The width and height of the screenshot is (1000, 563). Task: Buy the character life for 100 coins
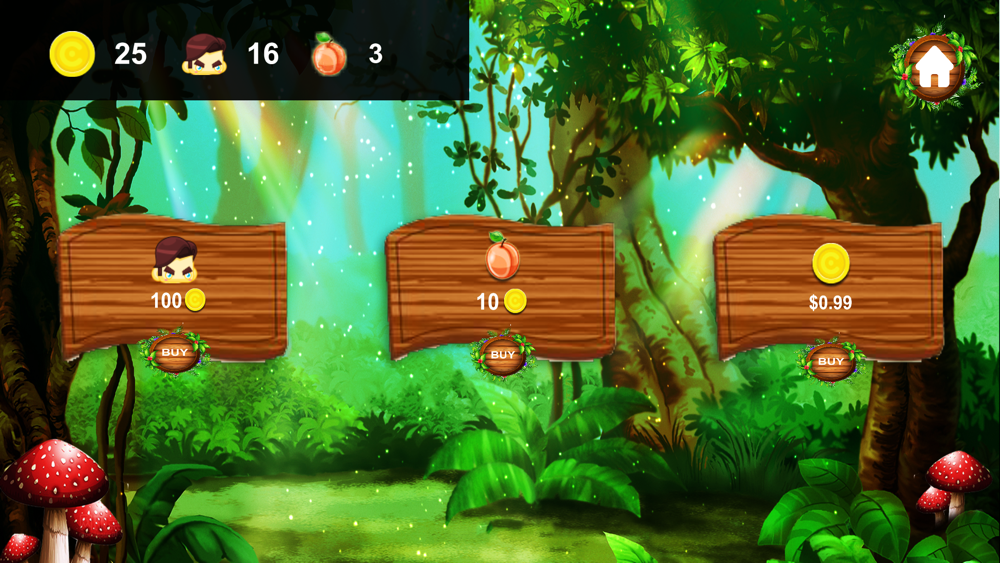[175, 353]
